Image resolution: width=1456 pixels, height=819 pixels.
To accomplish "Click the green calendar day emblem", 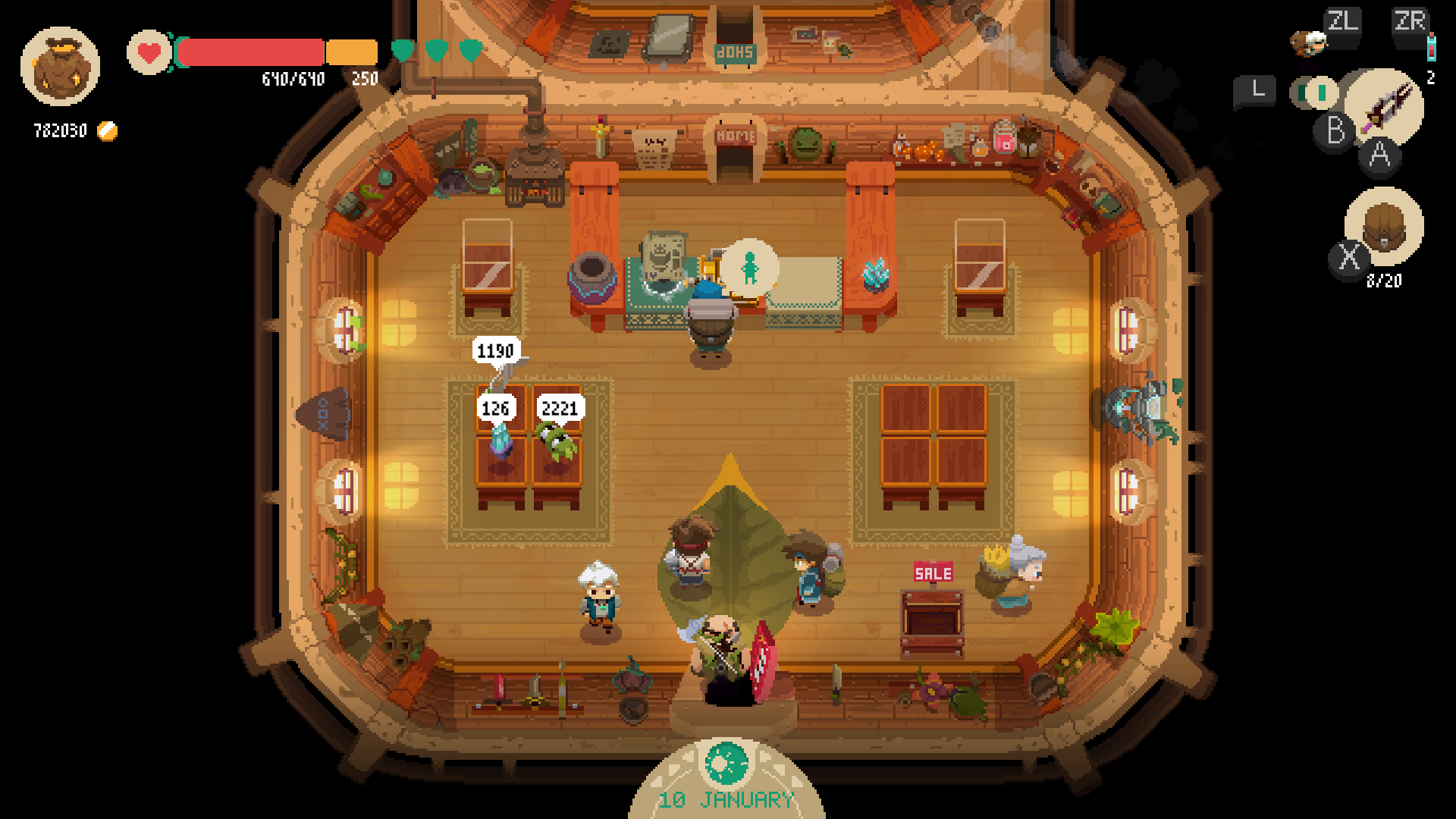I will (x=726, y=764).
